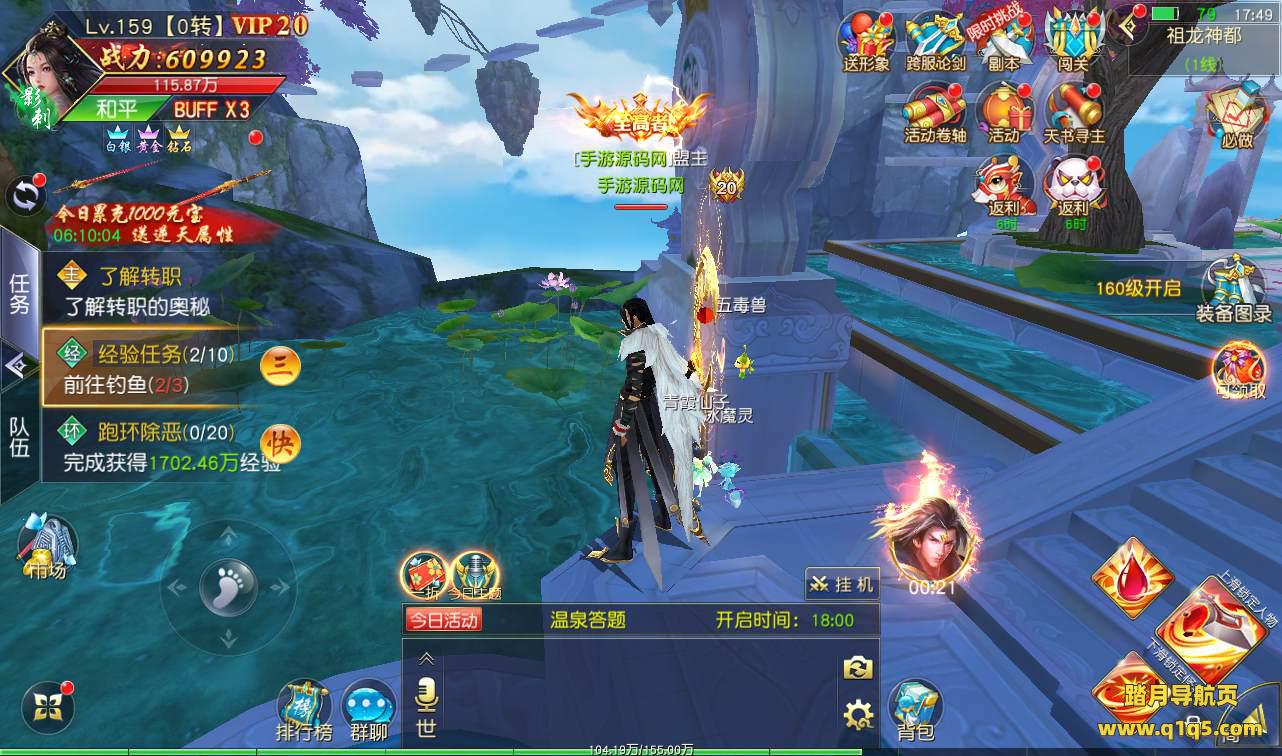The height and width of the screenshot is (756, 1282).
Task: Open the 排行榜 leaderboard
Action: pyautogui.click(x=303, y=710)
